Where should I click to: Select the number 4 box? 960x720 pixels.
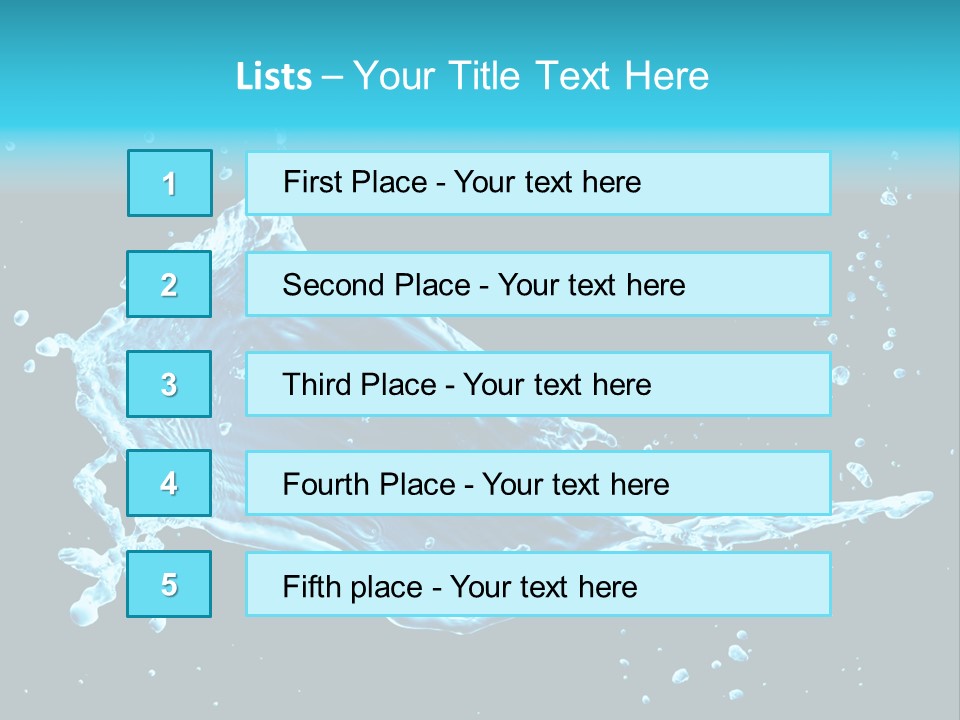pyautogui.click(x=170, y=483)
